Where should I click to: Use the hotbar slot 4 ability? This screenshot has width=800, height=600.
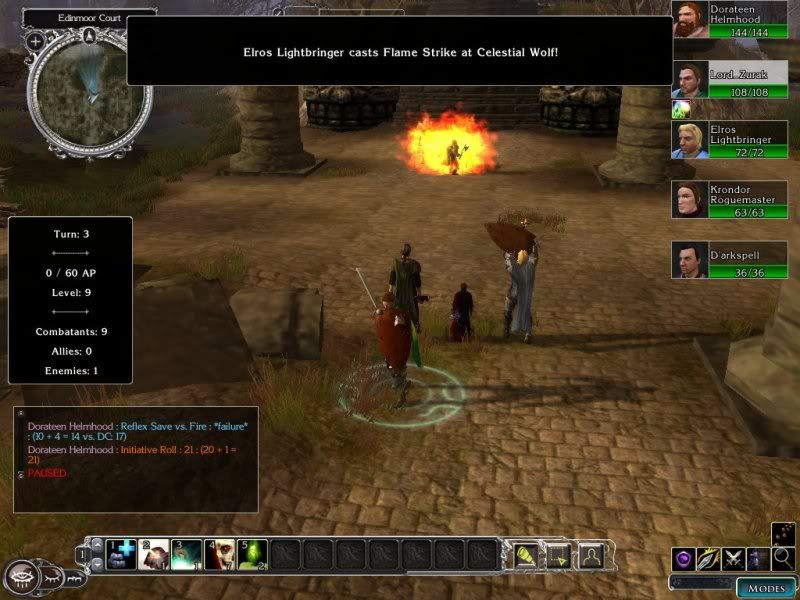click(219, 553)
